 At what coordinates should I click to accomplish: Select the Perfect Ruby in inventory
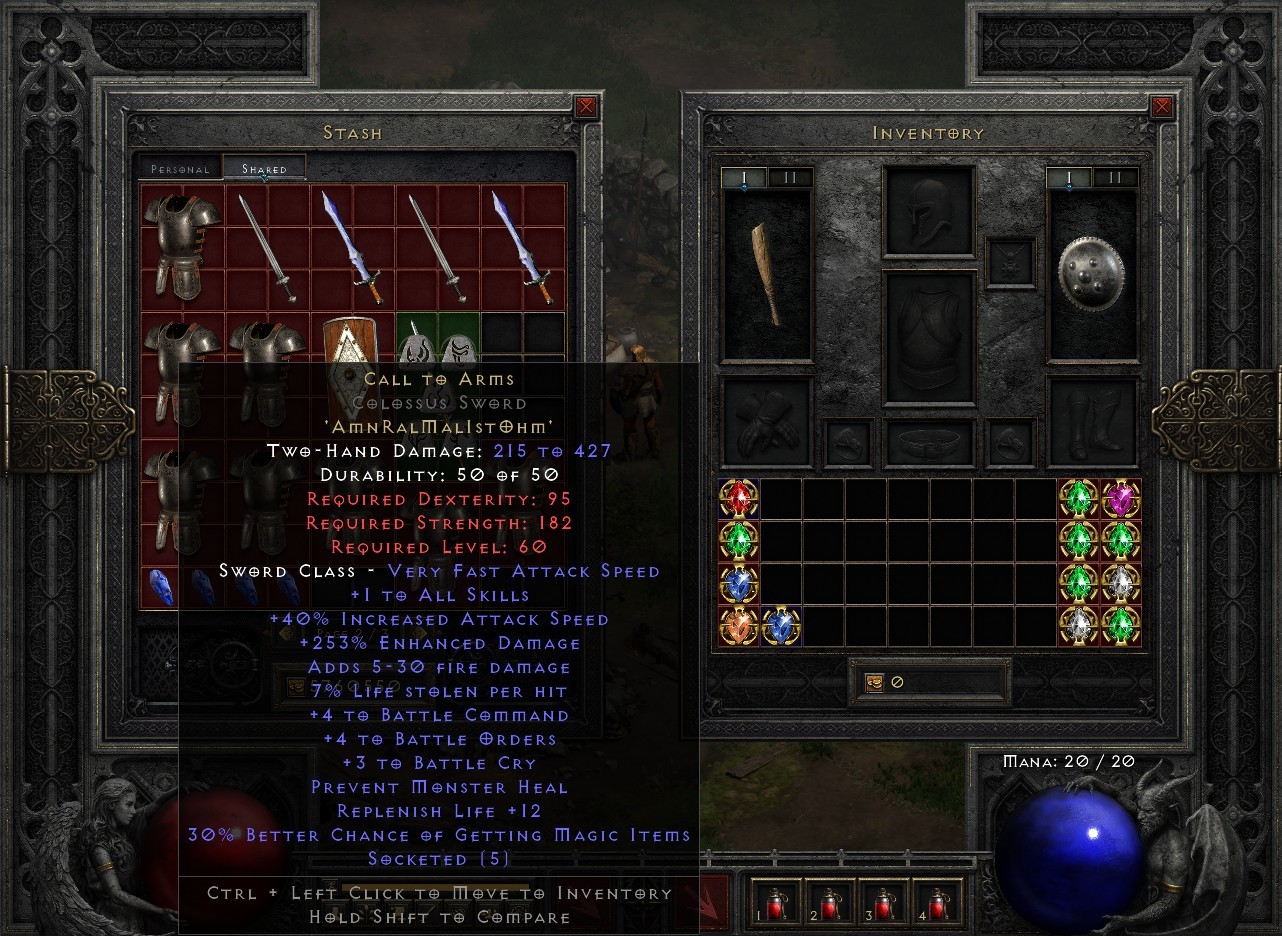coord(738,498)
